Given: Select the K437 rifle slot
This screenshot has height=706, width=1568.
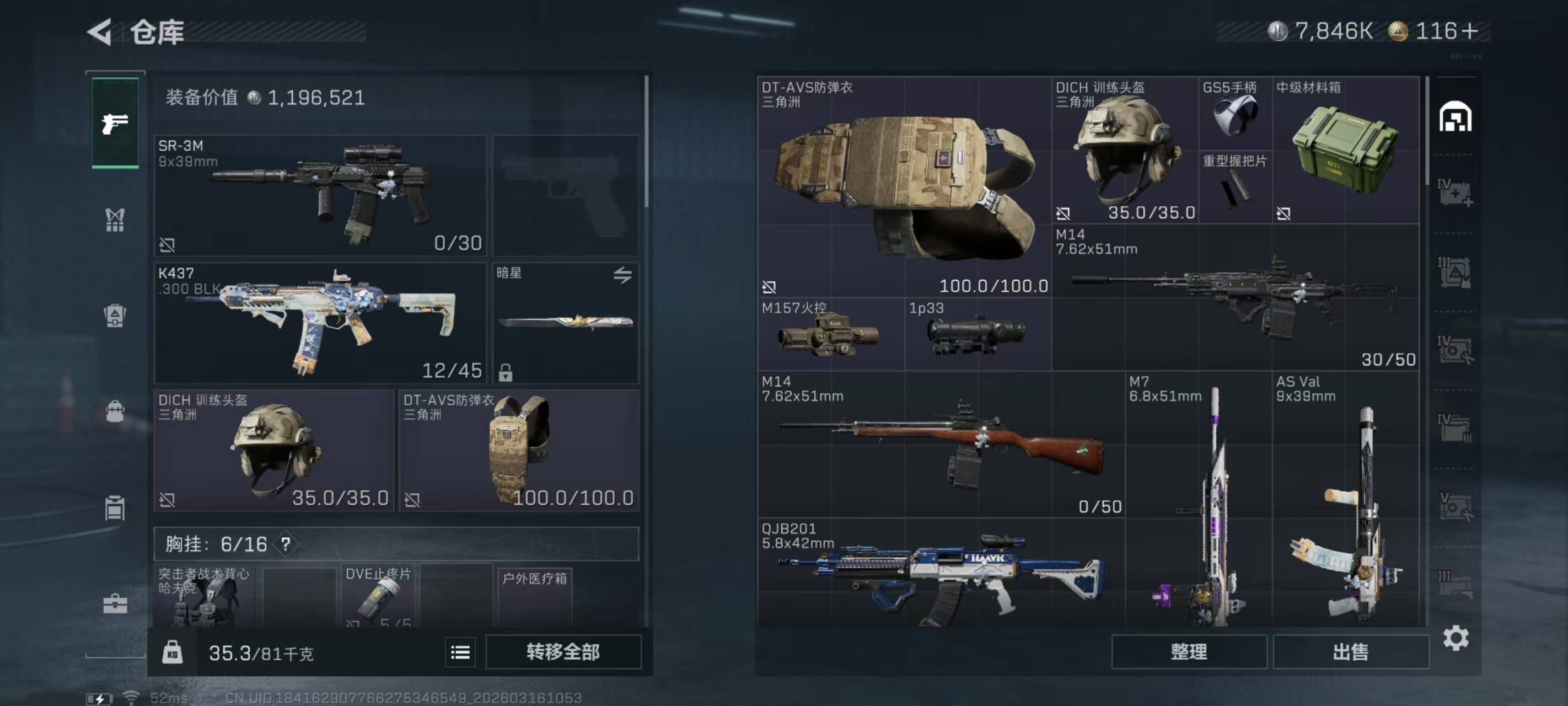Looking at the screenshot, I should pyautogui.click(x=320, y=323).
